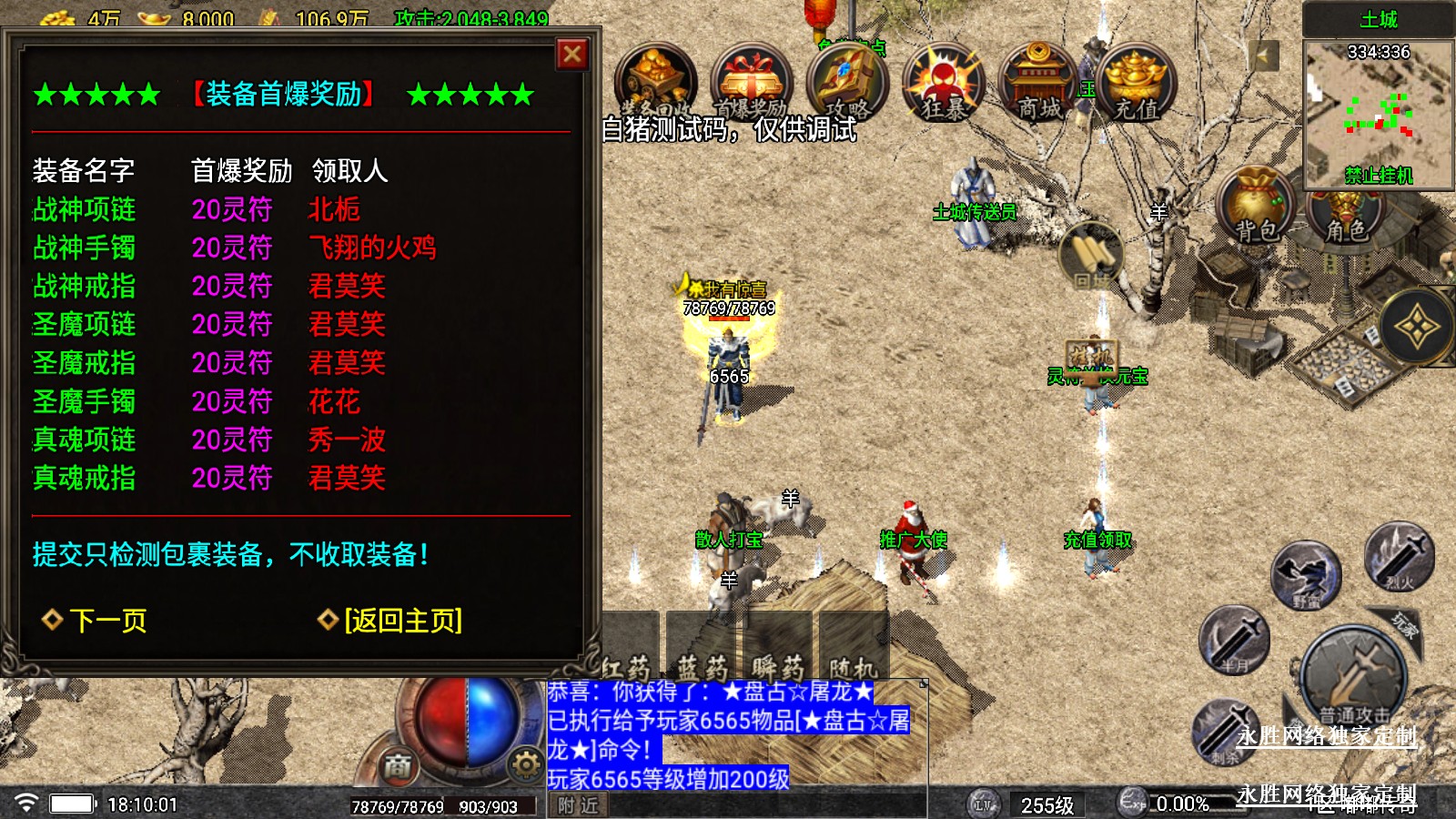The image size is (1456, 819).
Task: Open the 攻略 guide book icon
Action: tap(846, 84)
